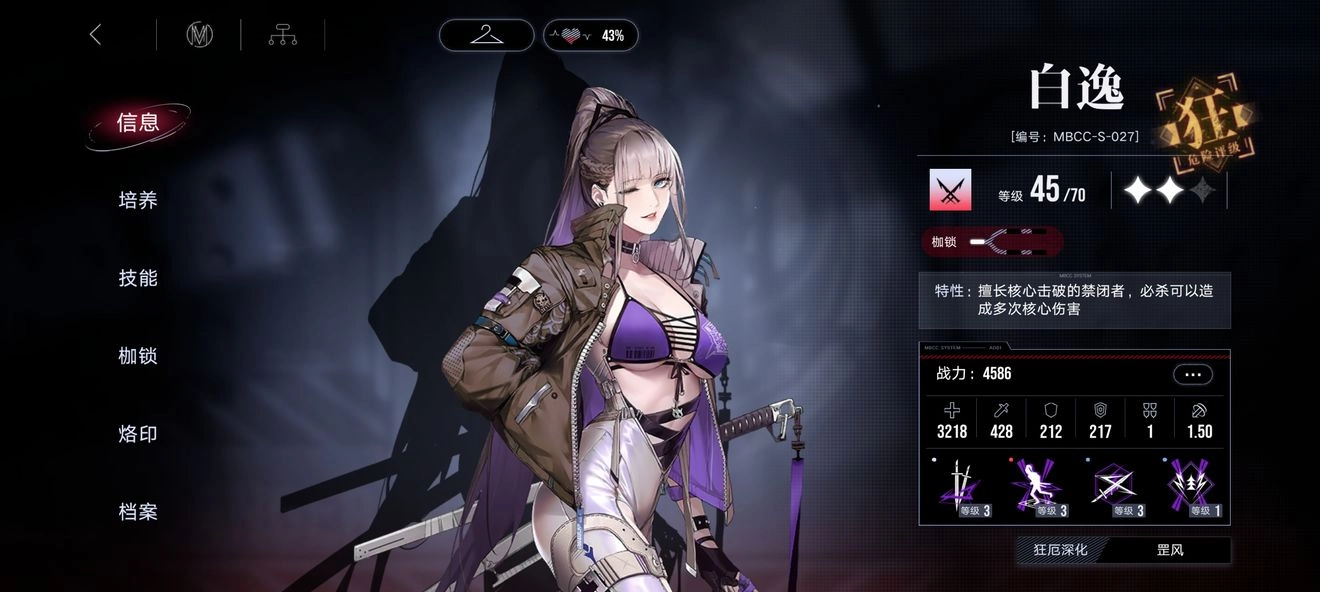Click the crossed swords class icon
The width and height of the screenshot is (1320, 592).
click(950, 190)
